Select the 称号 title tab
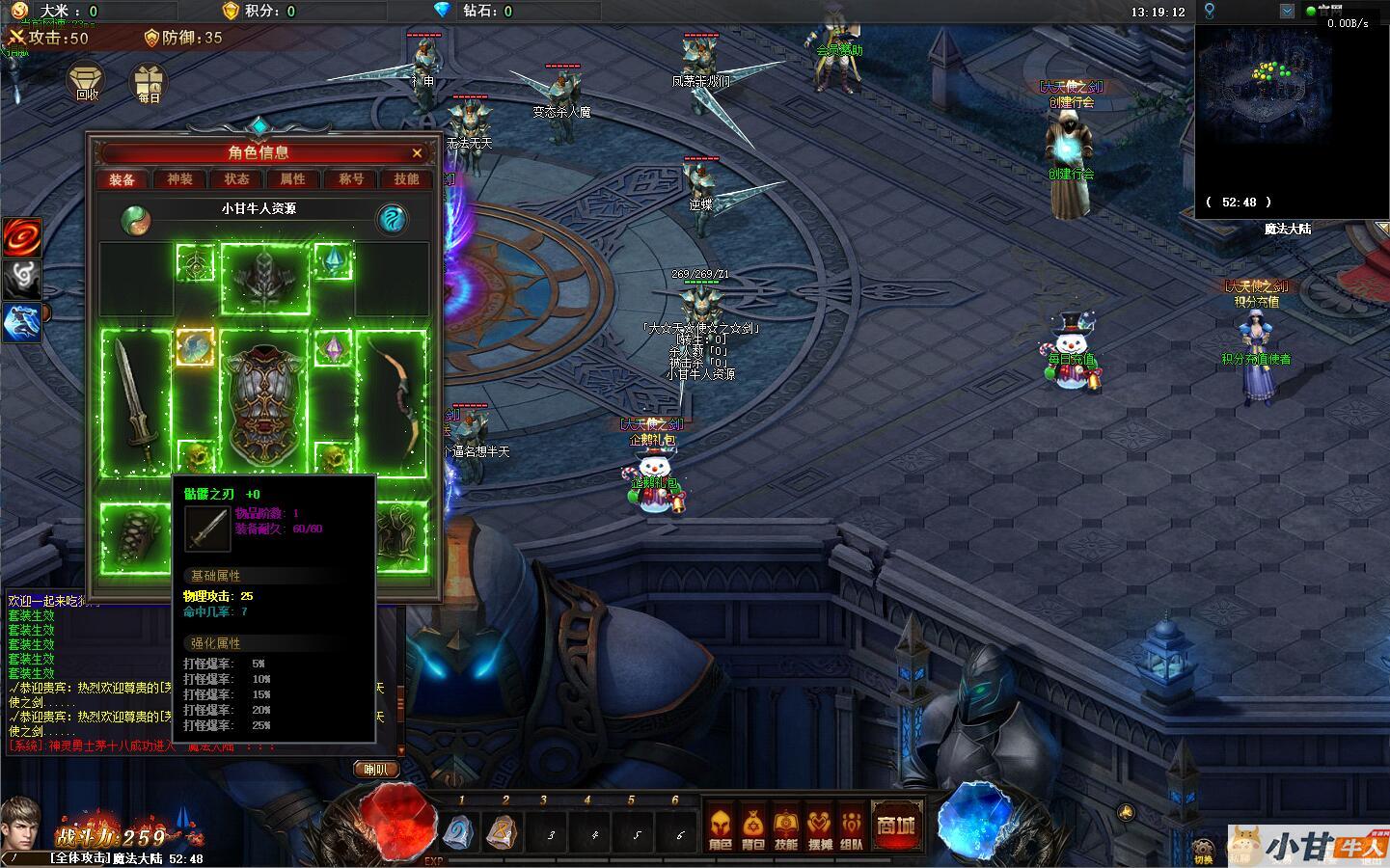Image resolution: width=1390 pixels, height=868 pixels. click(x=350, y=179)
